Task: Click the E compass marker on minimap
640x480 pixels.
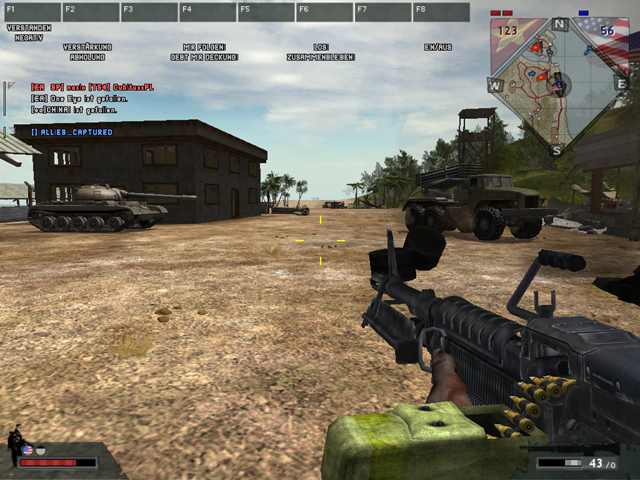Action: [620, 84]
